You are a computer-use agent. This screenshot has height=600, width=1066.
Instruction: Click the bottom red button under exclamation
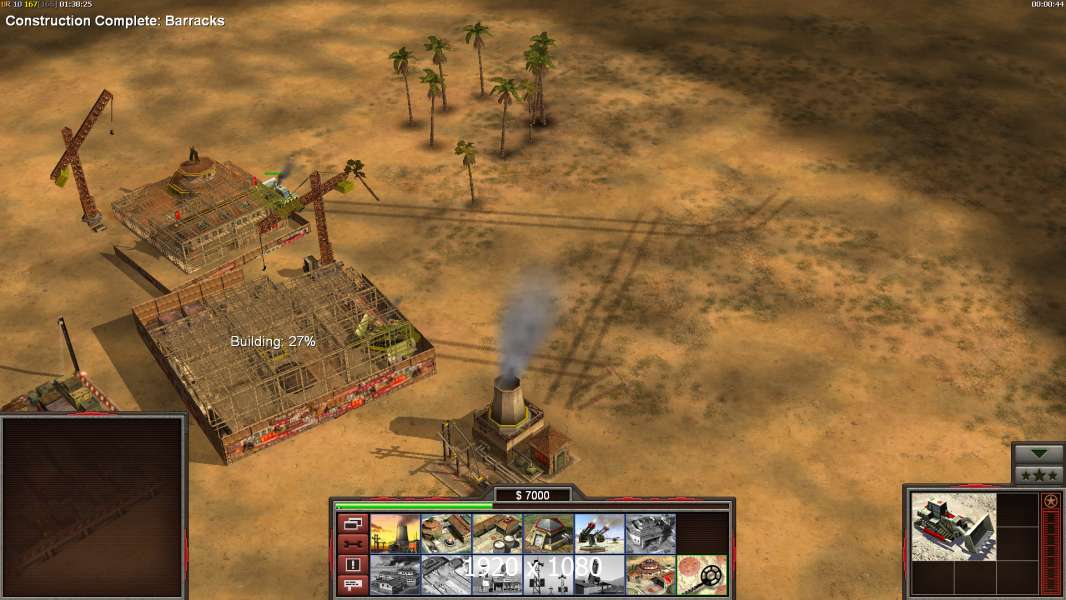[352, 585]
